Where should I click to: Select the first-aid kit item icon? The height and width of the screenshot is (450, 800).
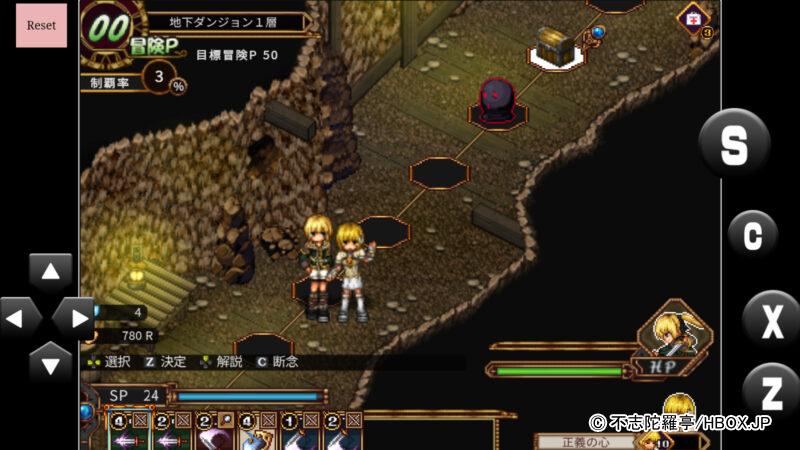coord(692,19)
